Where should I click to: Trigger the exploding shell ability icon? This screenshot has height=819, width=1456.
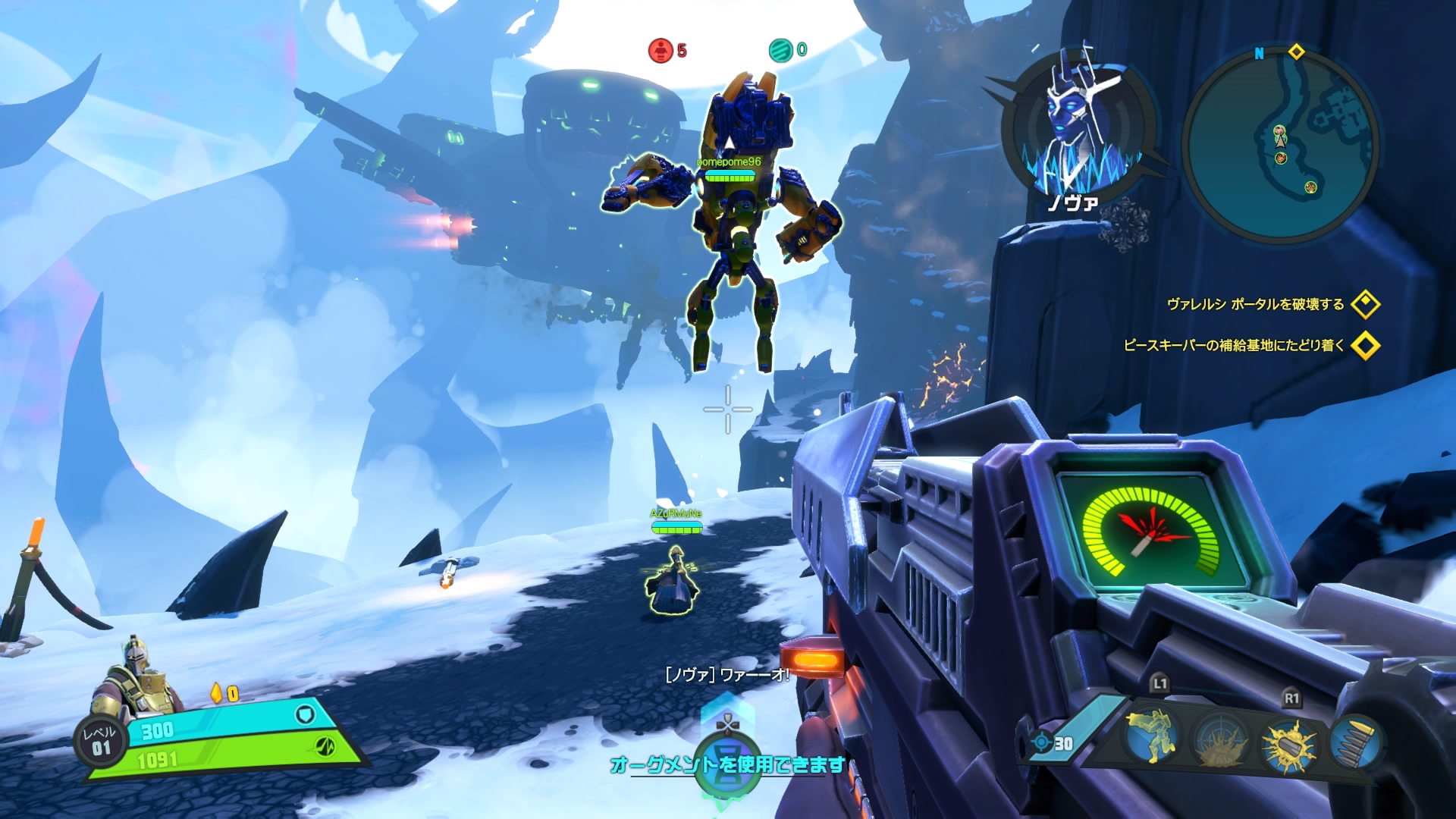(1288, 744)
